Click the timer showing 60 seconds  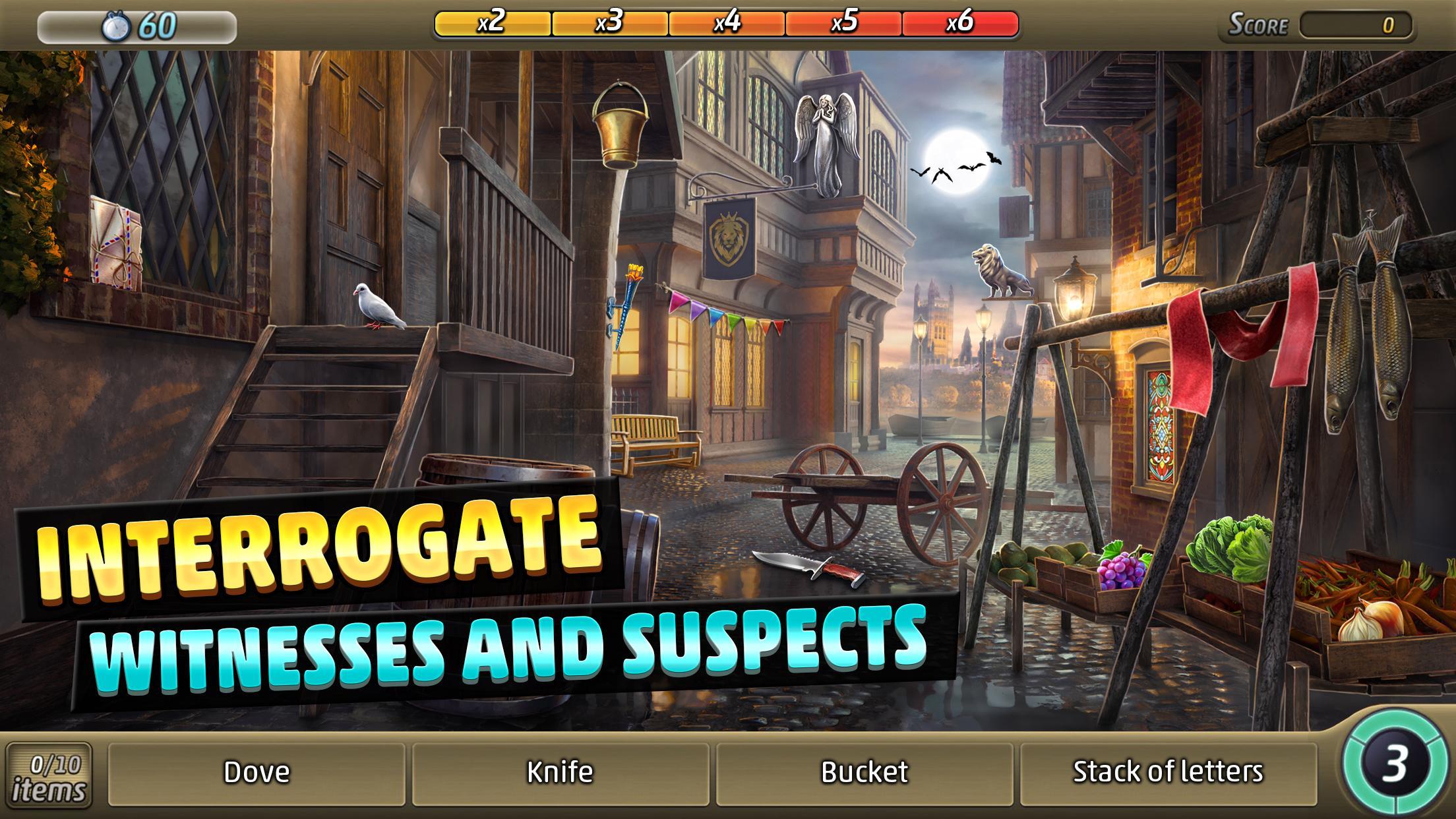click(138, 25)
